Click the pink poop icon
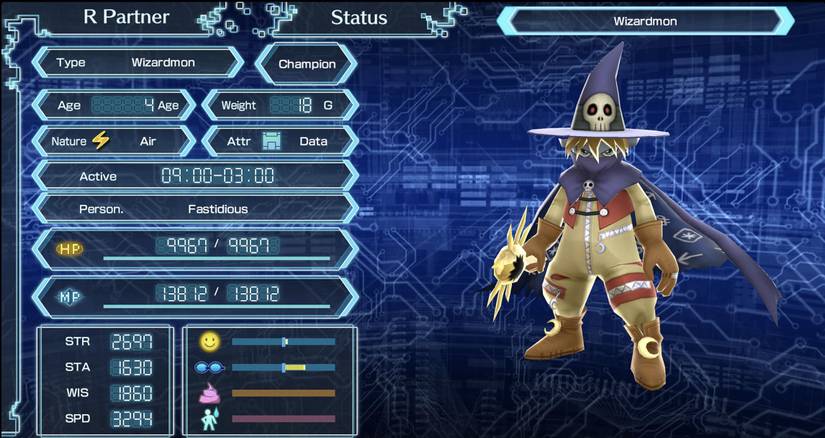Image resolution: width=825 pixels, height=438 pixels. coord(209,392)
